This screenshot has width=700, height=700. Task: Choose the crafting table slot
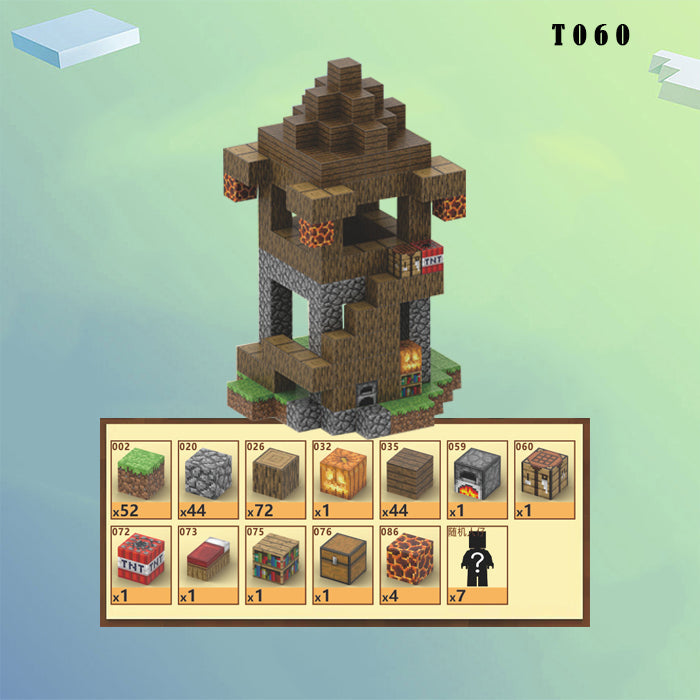(x=543, y=477)
